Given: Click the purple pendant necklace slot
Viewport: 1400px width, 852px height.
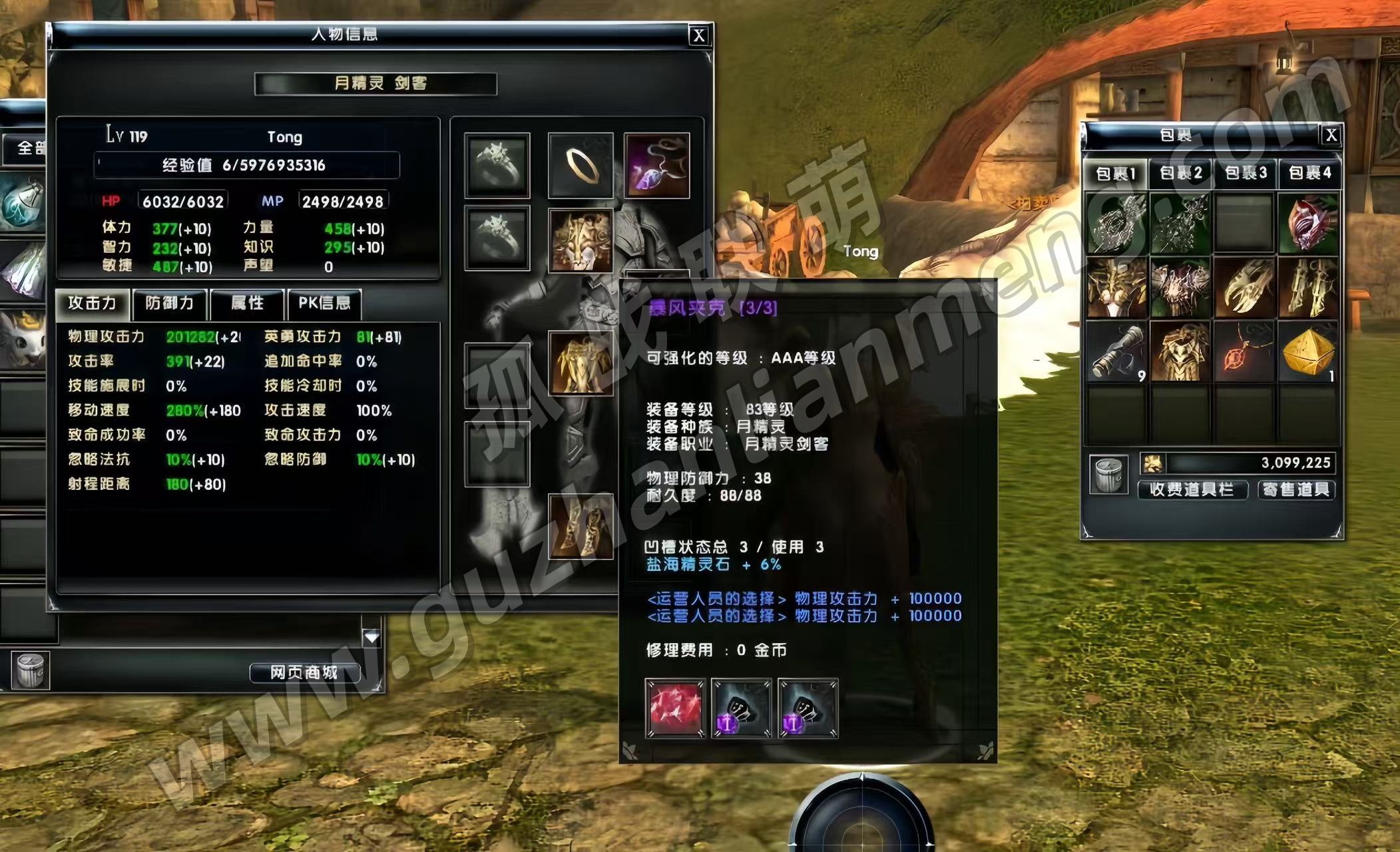Looking at the screenshot, I should point(656,165).
